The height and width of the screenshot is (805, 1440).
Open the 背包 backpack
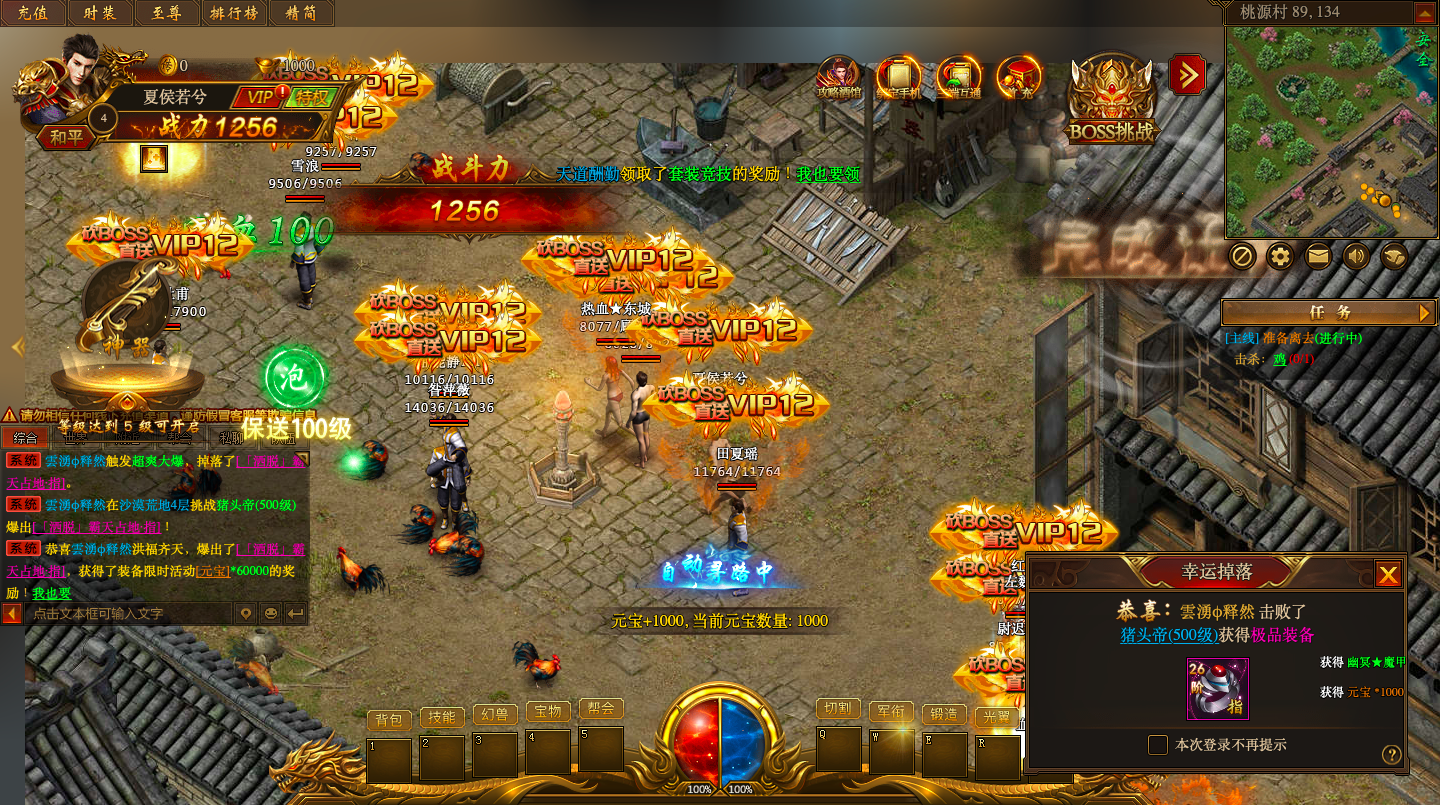[389, 719]
